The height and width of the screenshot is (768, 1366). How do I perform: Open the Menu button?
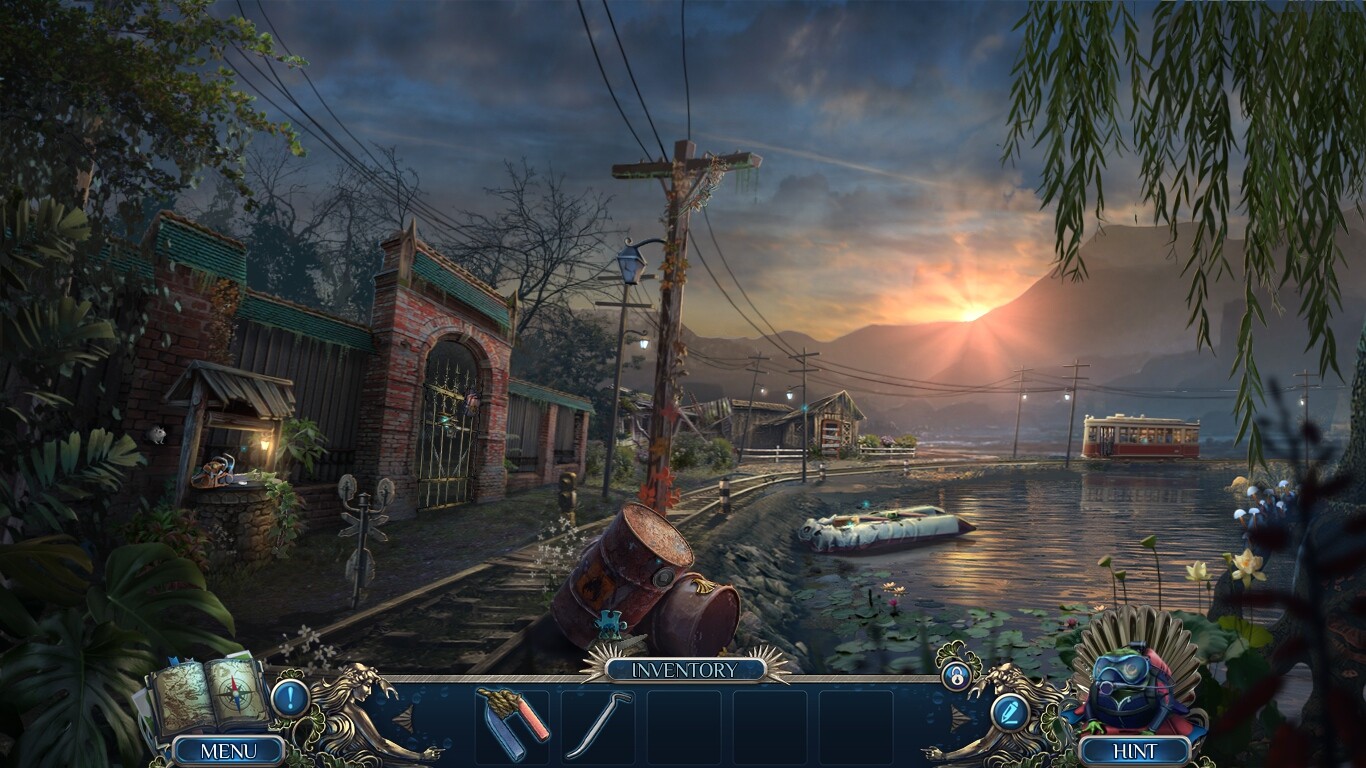pos(228,750)
